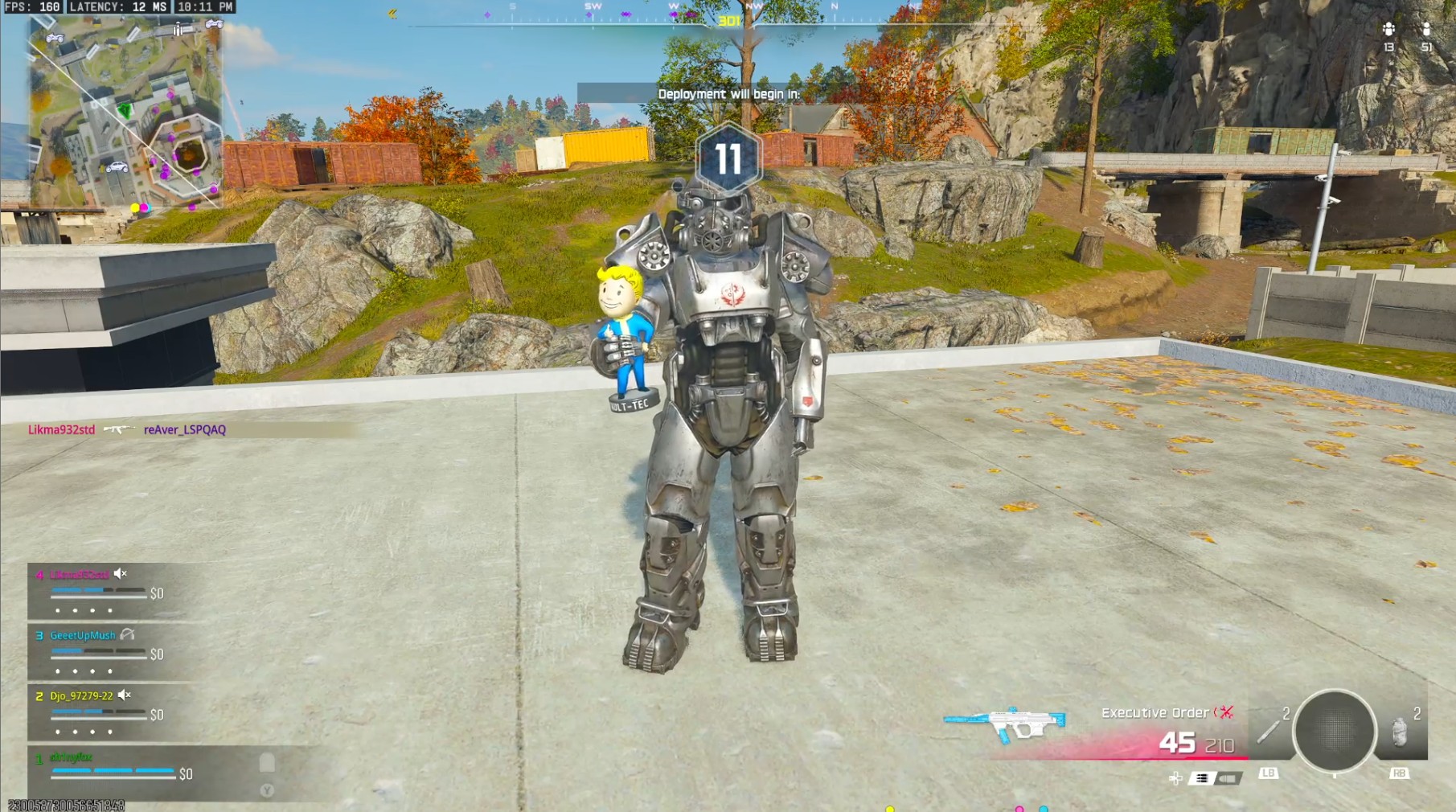Select the stim tactical icon near RB

tap(1399, 732)
